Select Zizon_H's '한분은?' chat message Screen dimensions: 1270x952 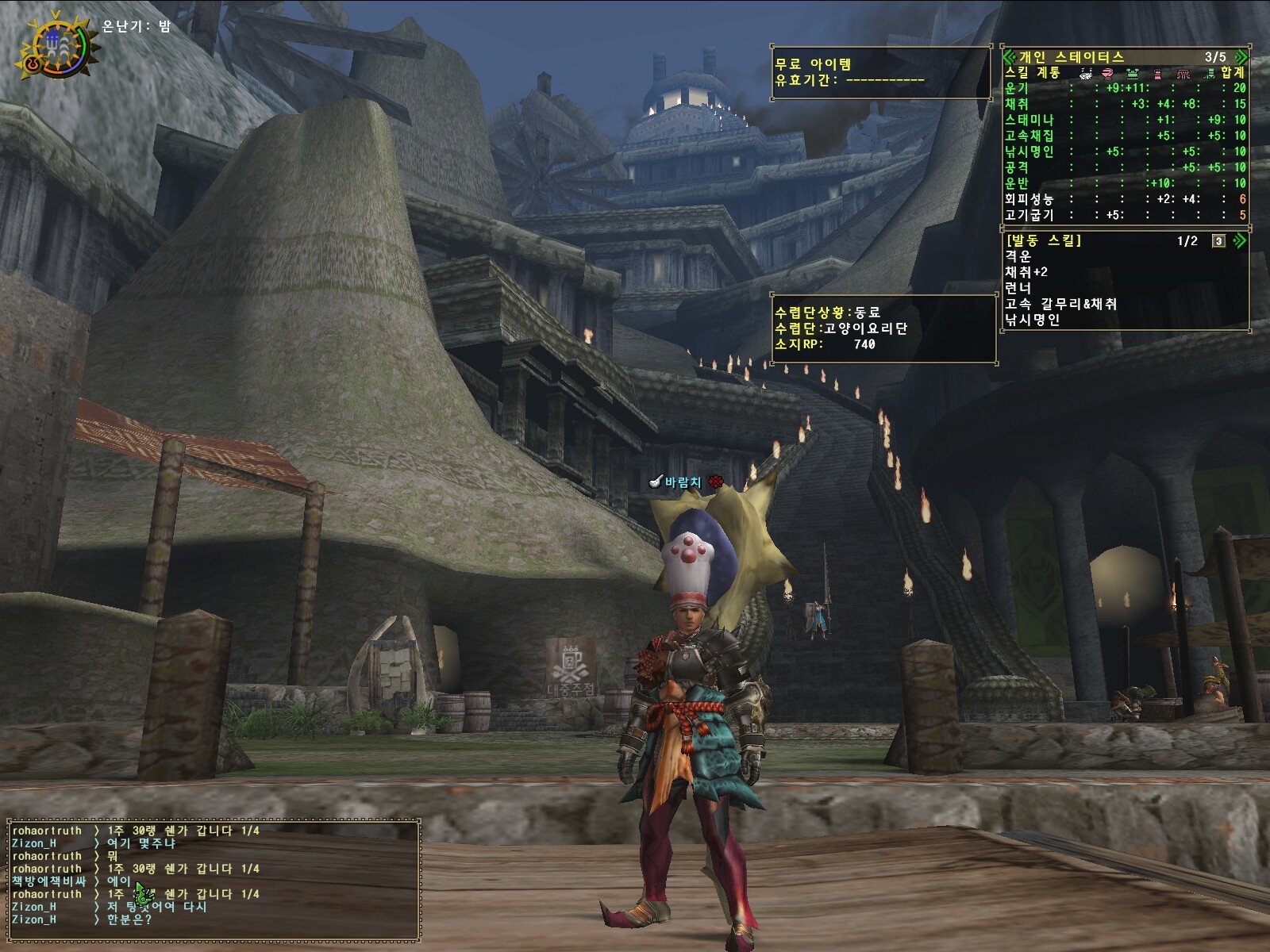(x=129, y=919)
